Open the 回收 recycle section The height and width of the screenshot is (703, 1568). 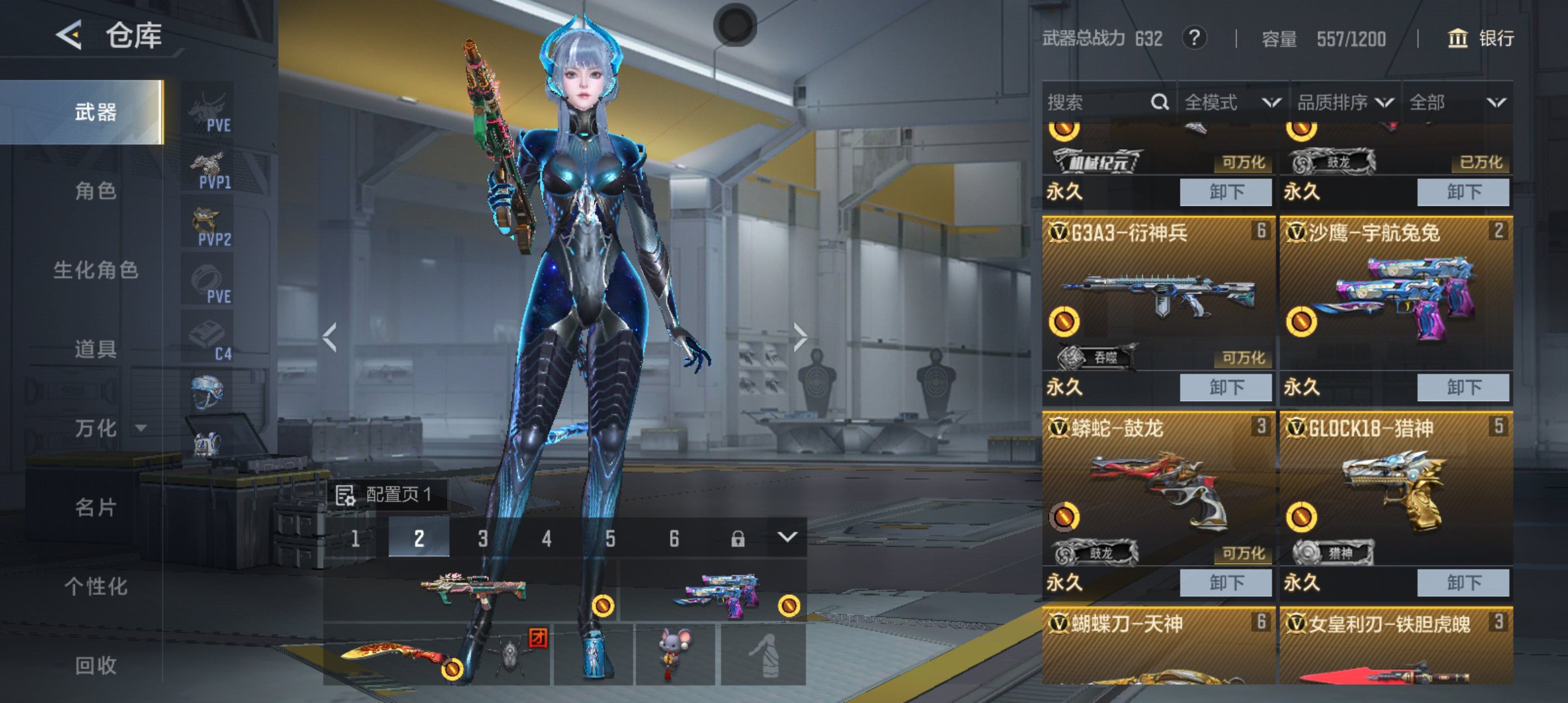click(x=96, y=665)
